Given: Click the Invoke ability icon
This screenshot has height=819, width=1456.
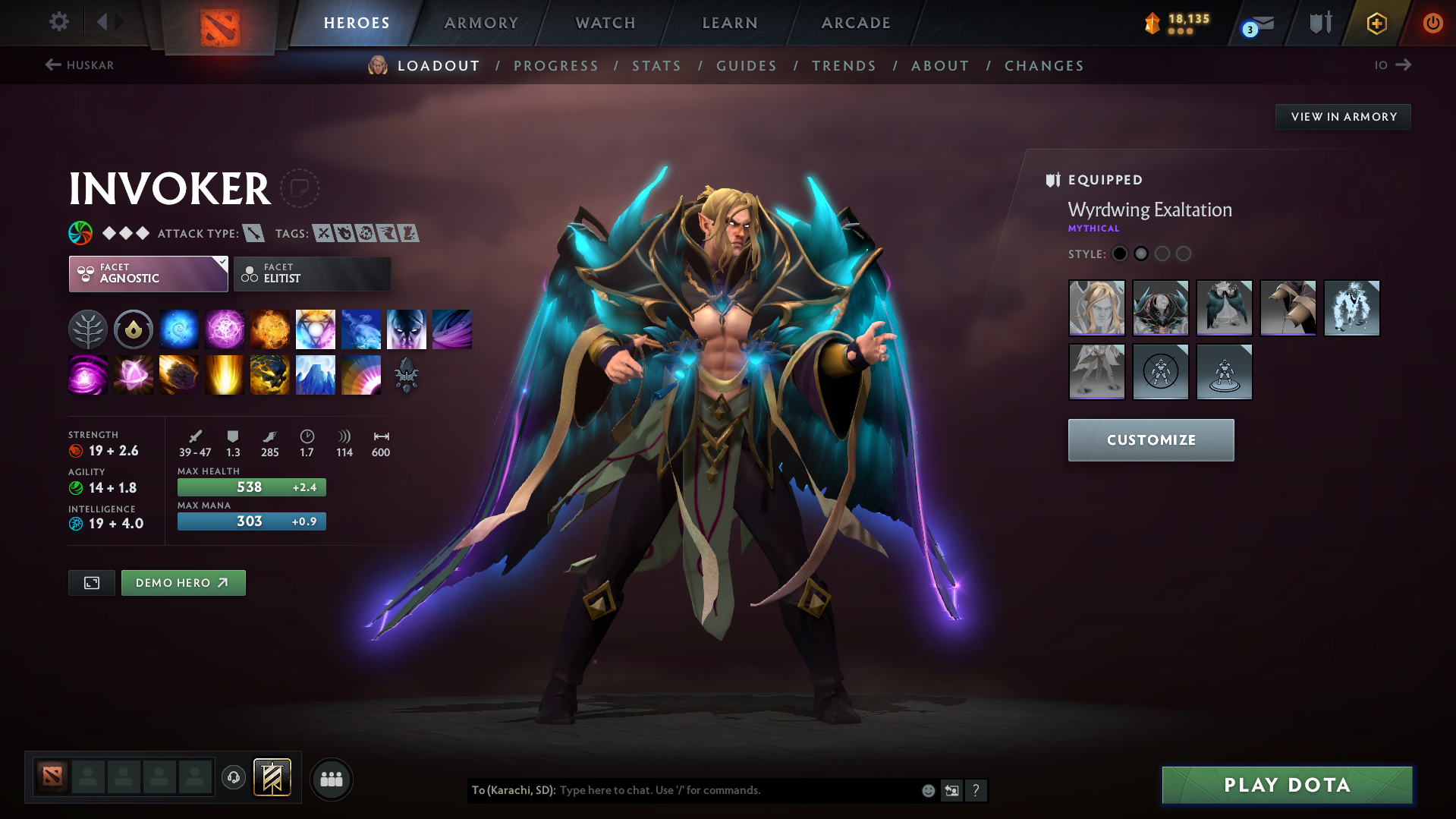Looking at the screenshot, I should click(316, 329).
